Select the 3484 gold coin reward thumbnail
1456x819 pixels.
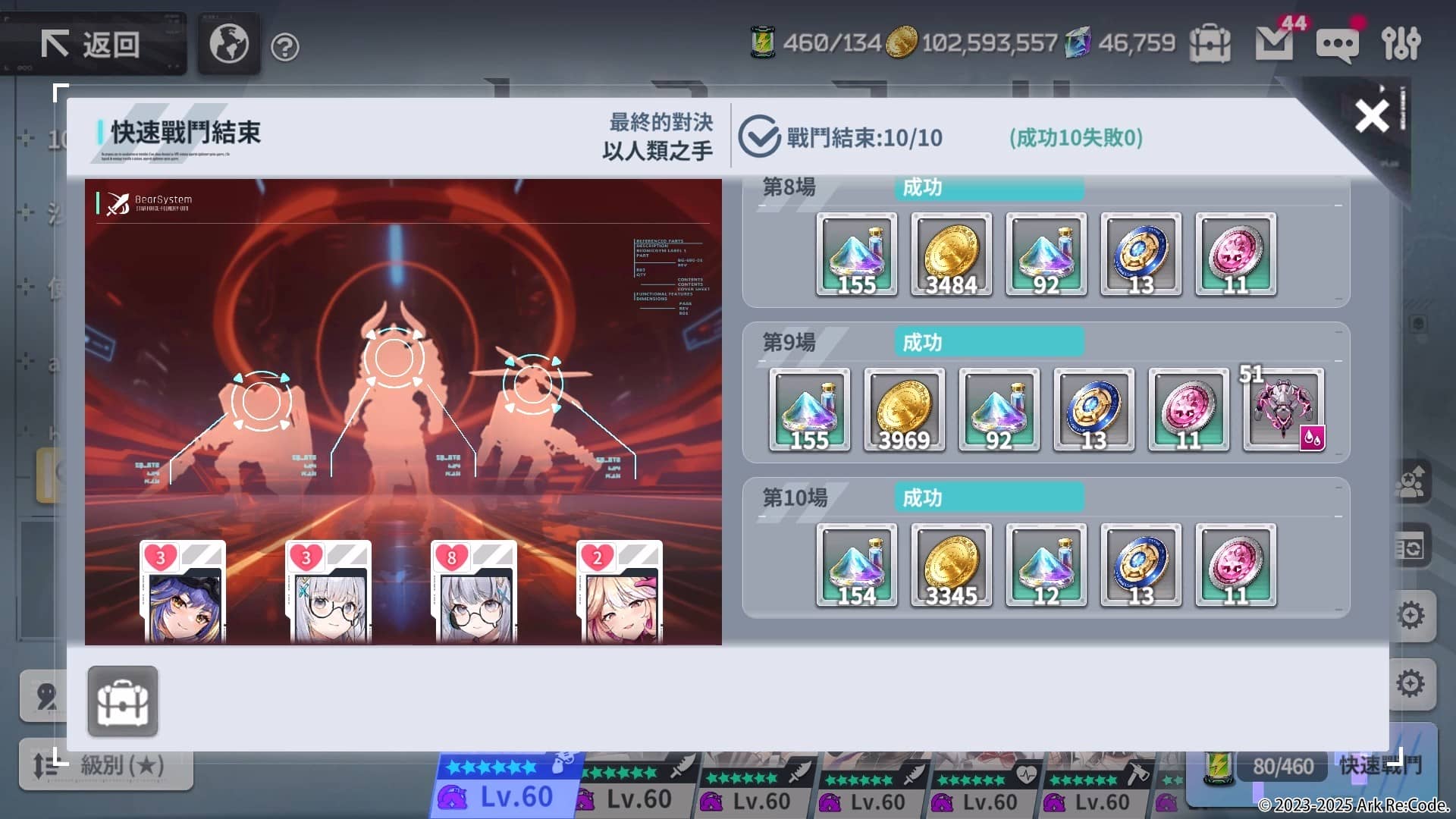pyautogui.click(x=952, y=254)
